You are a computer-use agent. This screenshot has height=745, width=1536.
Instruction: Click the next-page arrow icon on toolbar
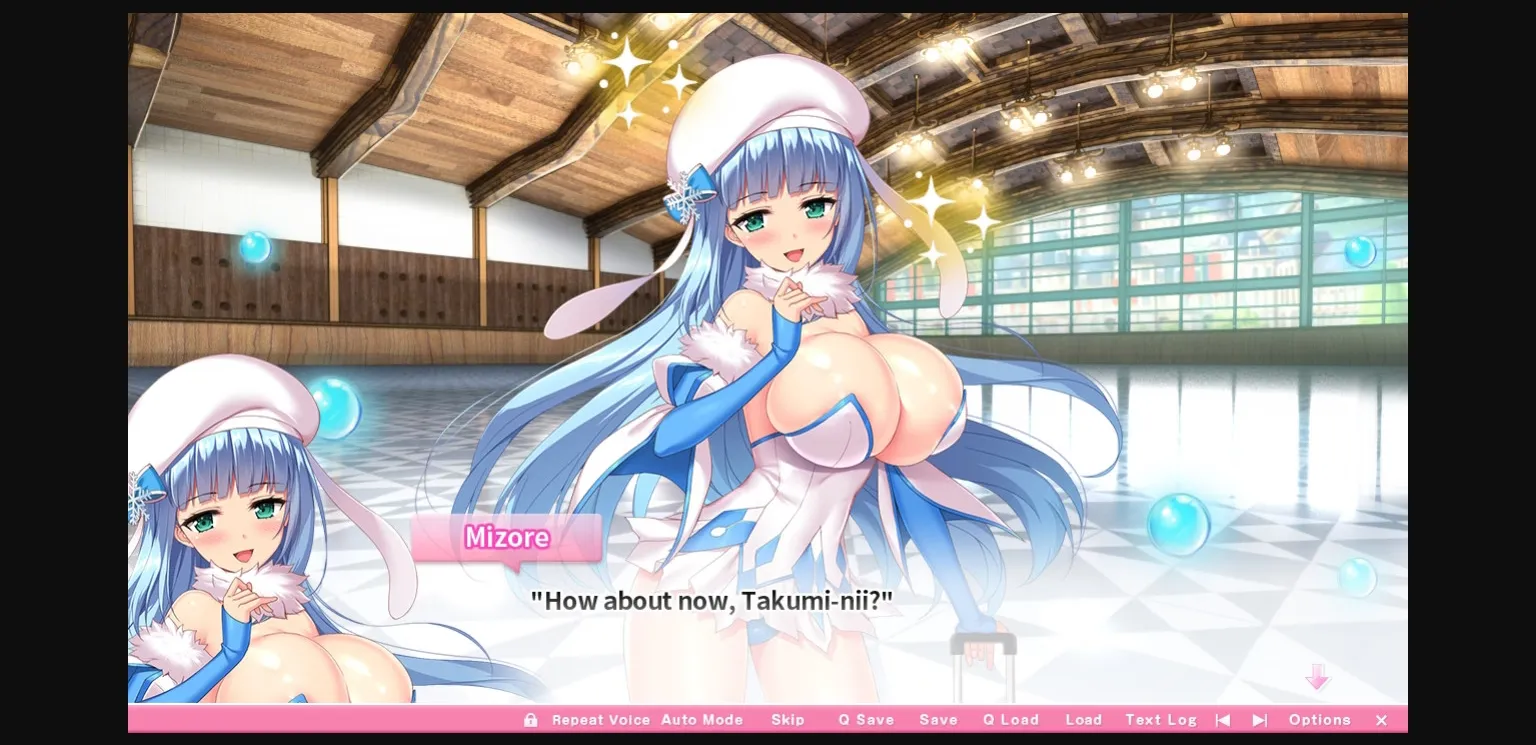pyautogui.click(x=1259, y=720)
